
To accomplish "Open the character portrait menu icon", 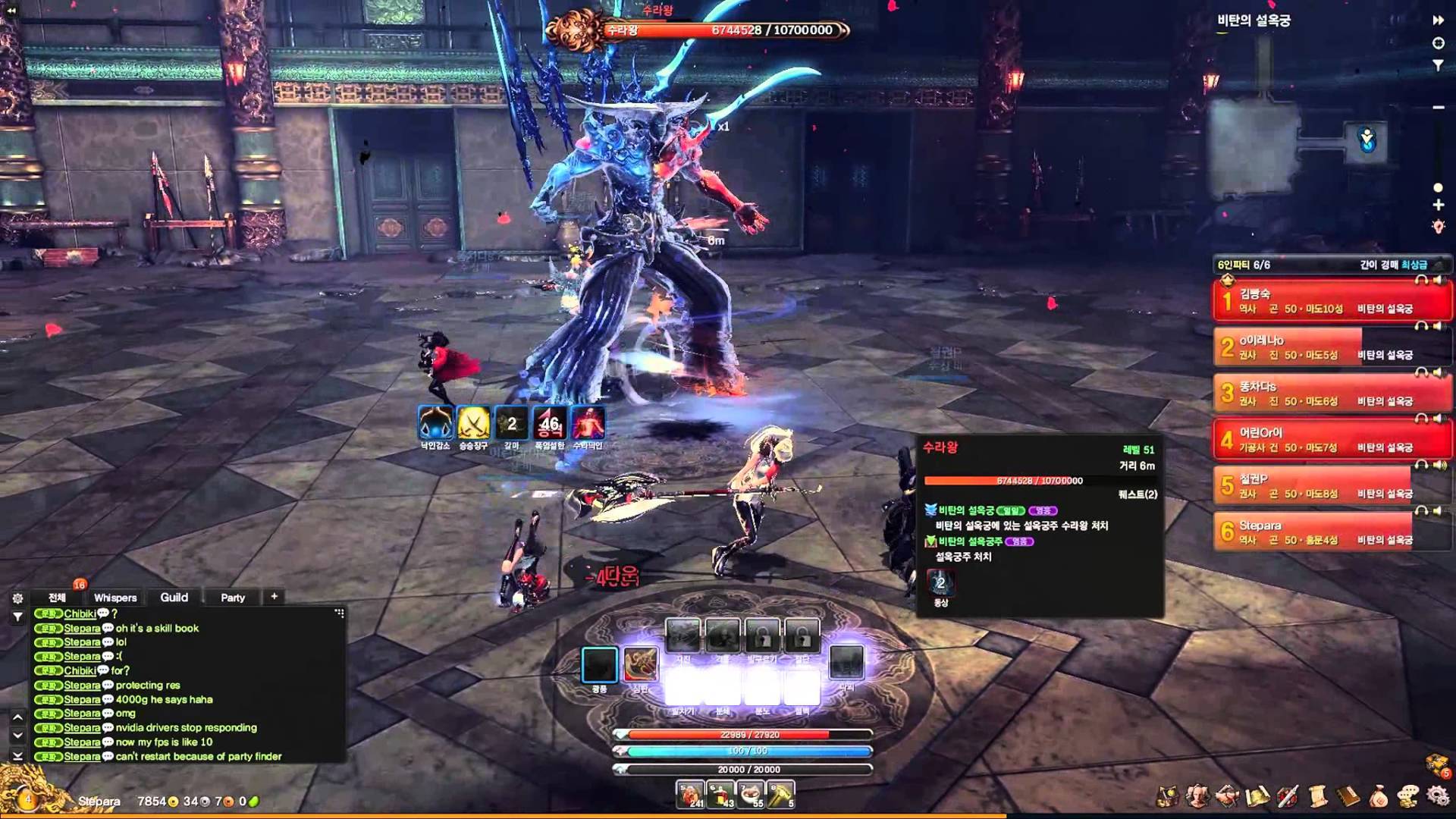I will click(1197, 796).
